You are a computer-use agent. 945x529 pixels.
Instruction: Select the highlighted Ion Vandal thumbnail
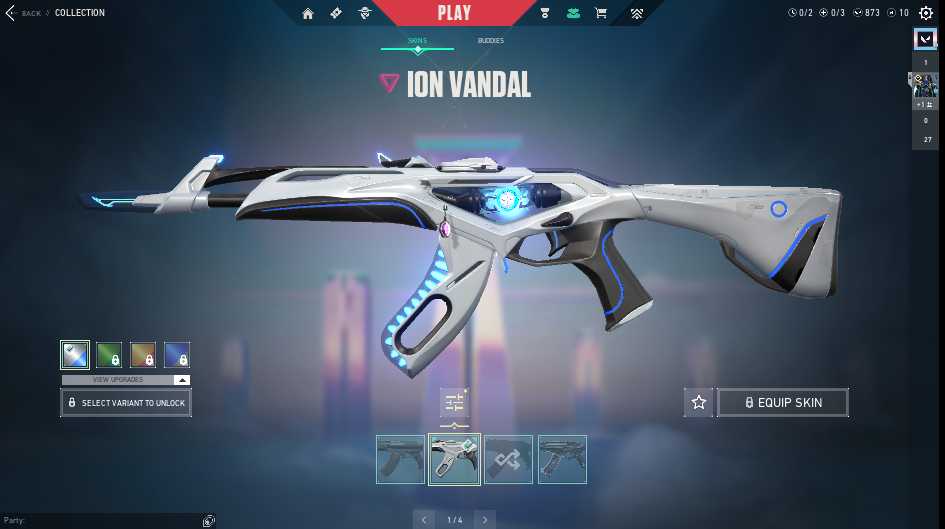(x=454, y=459)
